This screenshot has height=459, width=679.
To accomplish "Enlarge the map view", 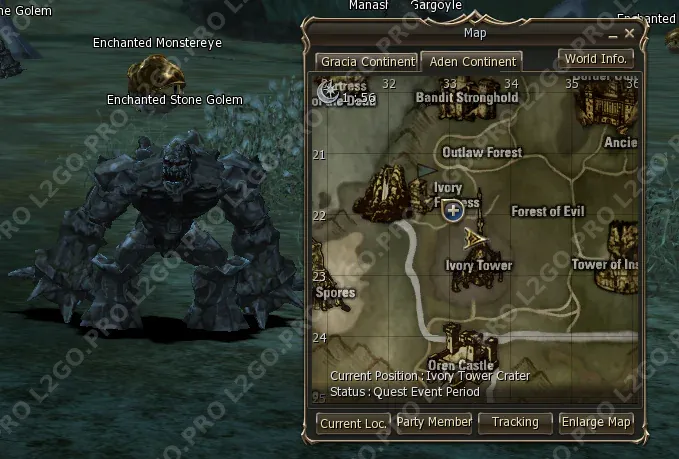I will pos(596,422).
